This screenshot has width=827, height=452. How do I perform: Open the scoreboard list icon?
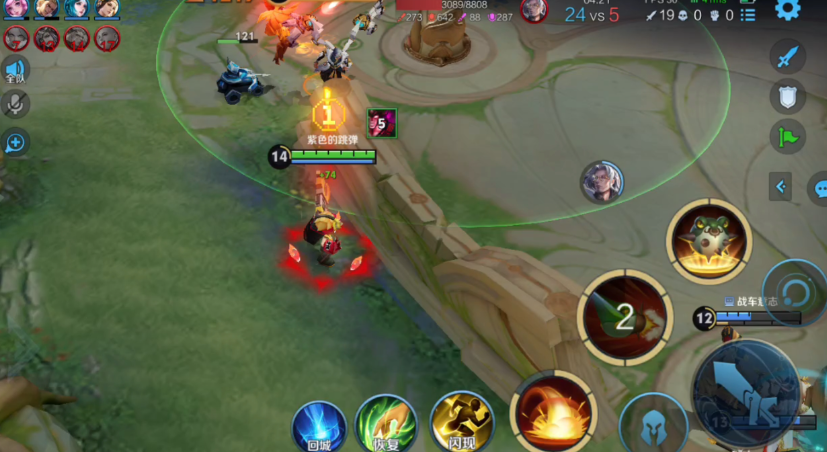click(746, 15)
